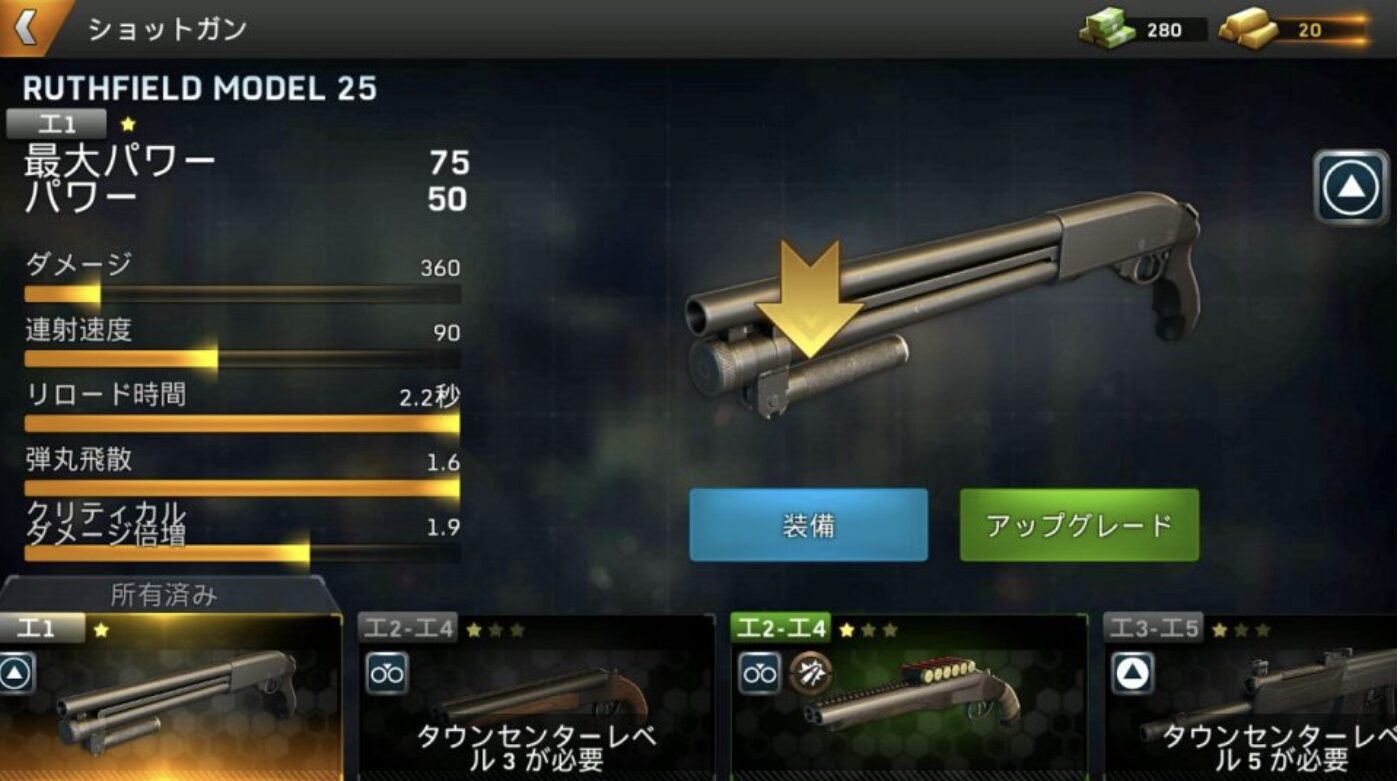
Task: Equip the weapon with the blue 装備 button
Action: coord(808,525)
